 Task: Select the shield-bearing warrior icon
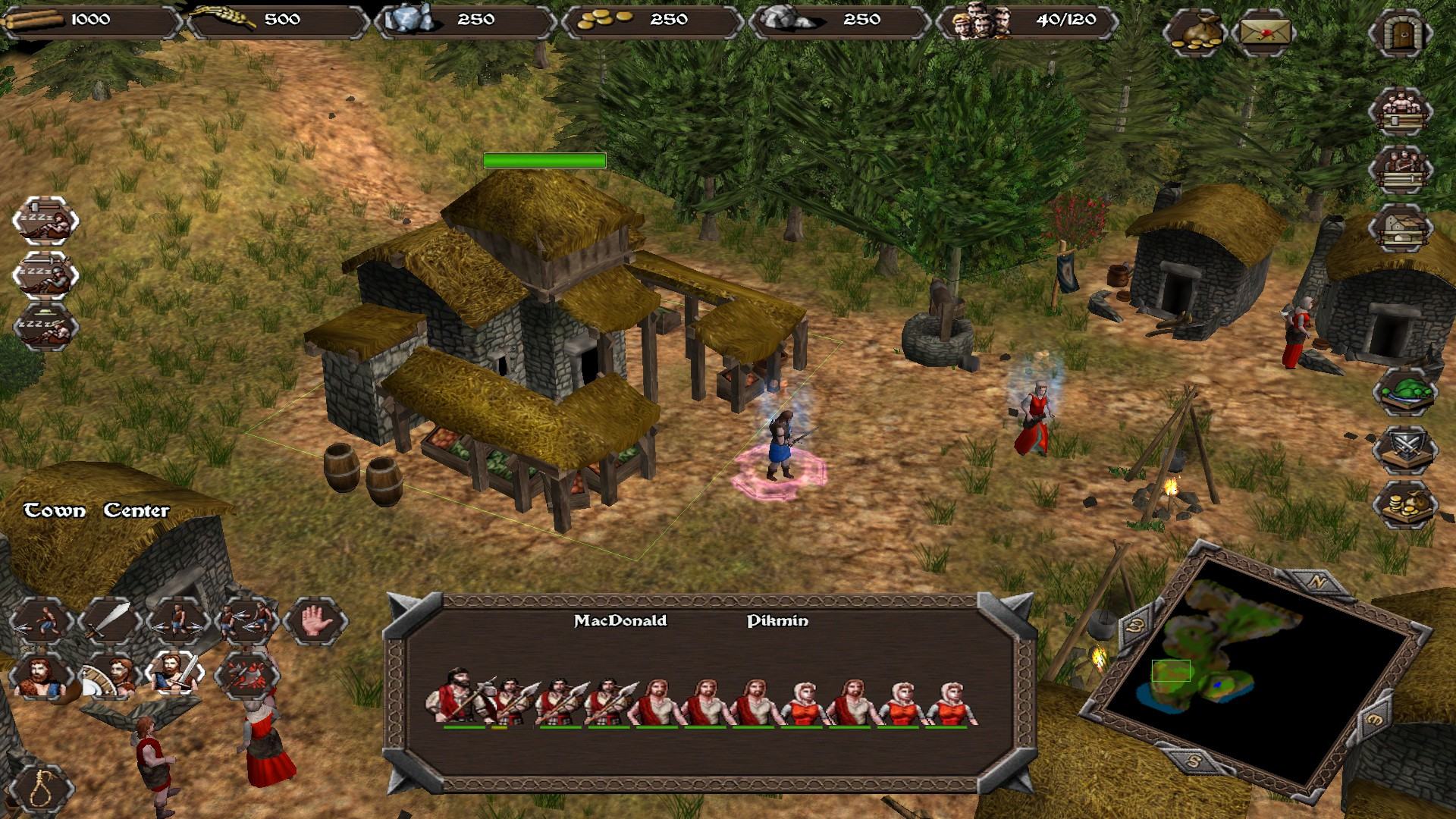(108, 674)
